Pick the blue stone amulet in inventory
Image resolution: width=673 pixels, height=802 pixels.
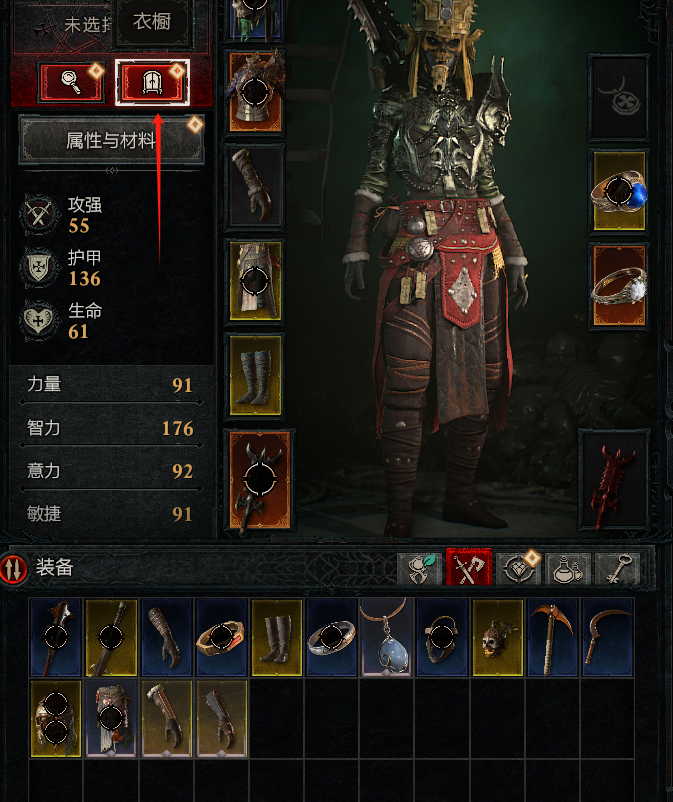(x=386, y=636)
